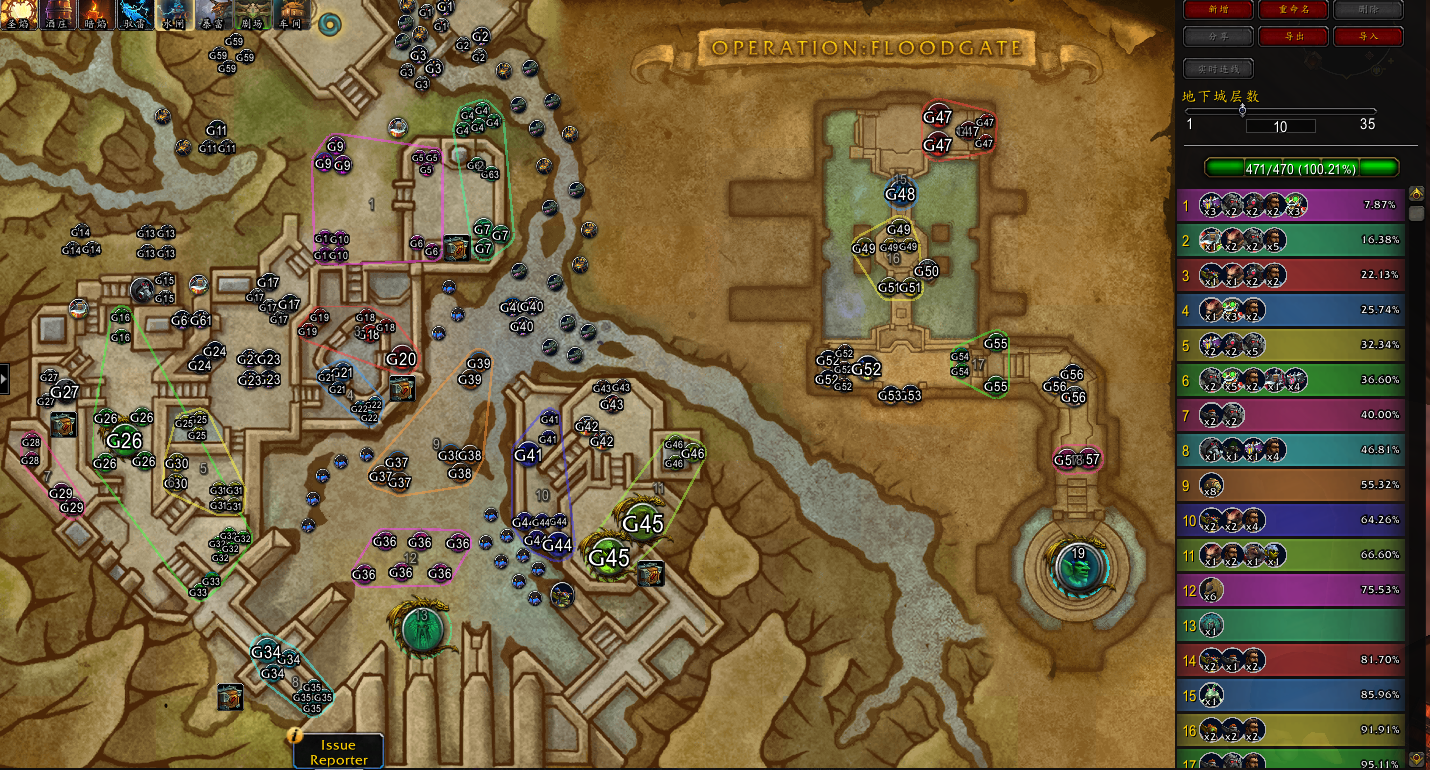Click the level input field showing 10
This screenshot has height=770, width=1430.
tap(1283, 125)
